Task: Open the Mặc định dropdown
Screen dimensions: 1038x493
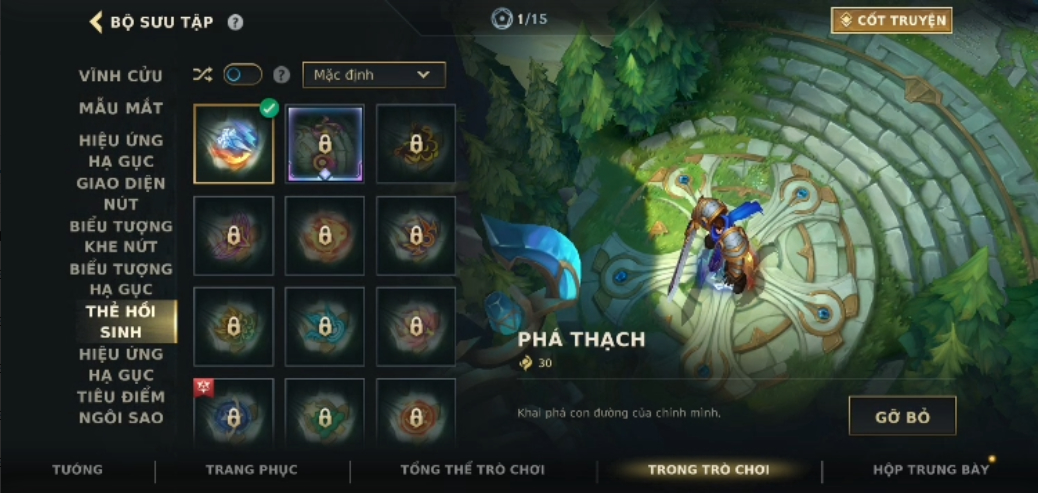Action: [x=373, y=75]
